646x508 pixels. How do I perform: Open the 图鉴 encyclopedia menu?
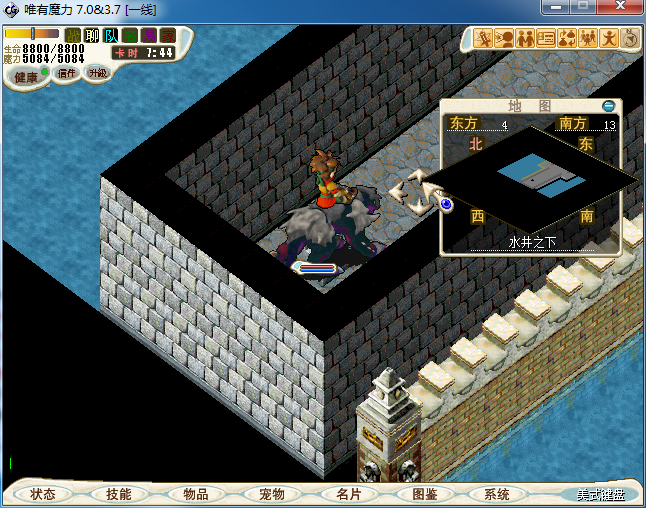[424, 494]
